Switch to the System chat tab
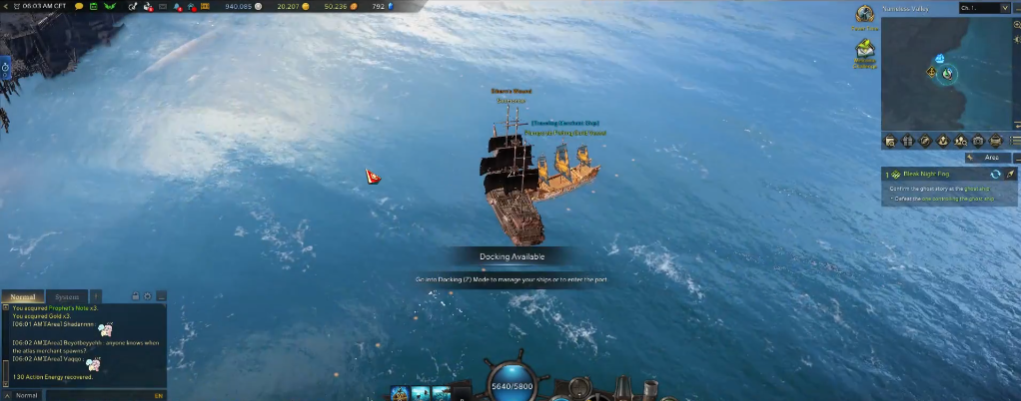This screenshot has width=1021, height=401. pyautogui.click(x=67, y=297)
